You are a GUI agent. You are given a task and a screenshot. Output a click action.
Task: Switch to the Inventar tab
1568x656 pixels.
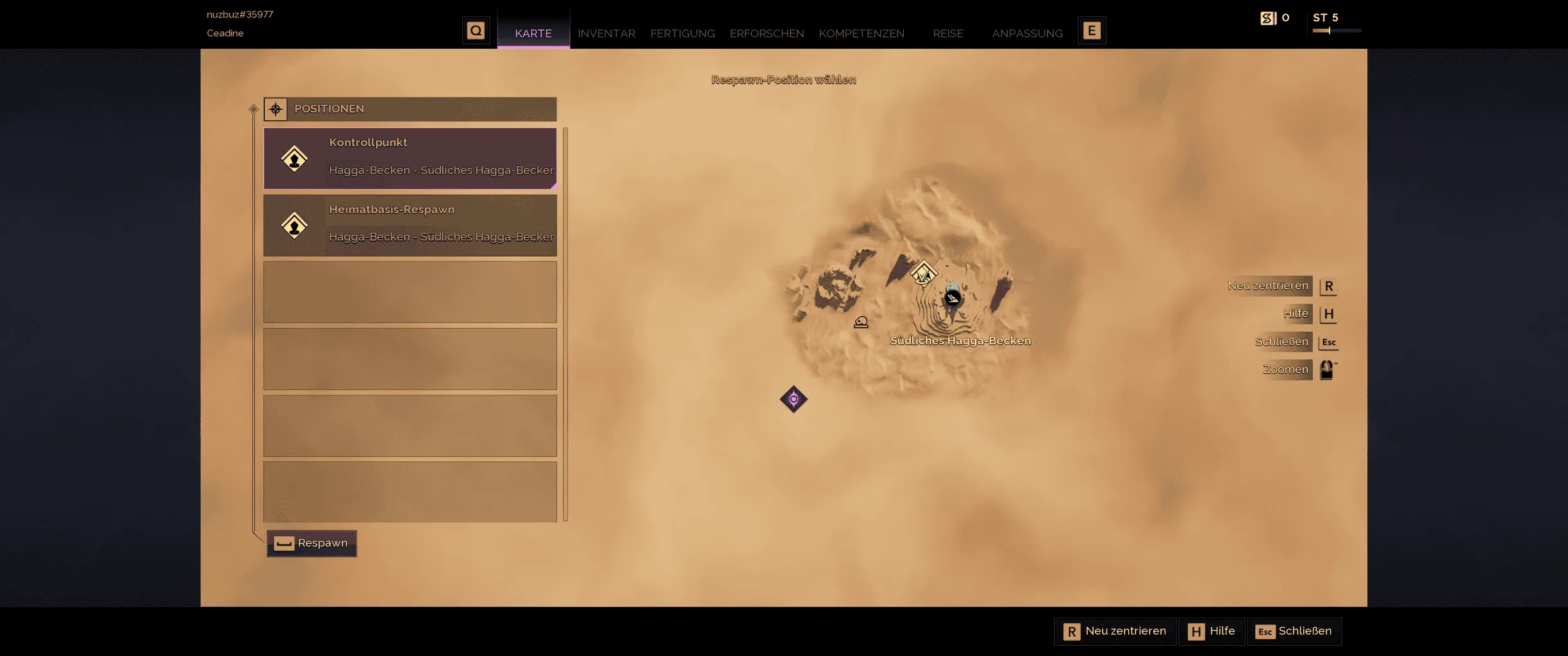606,33
